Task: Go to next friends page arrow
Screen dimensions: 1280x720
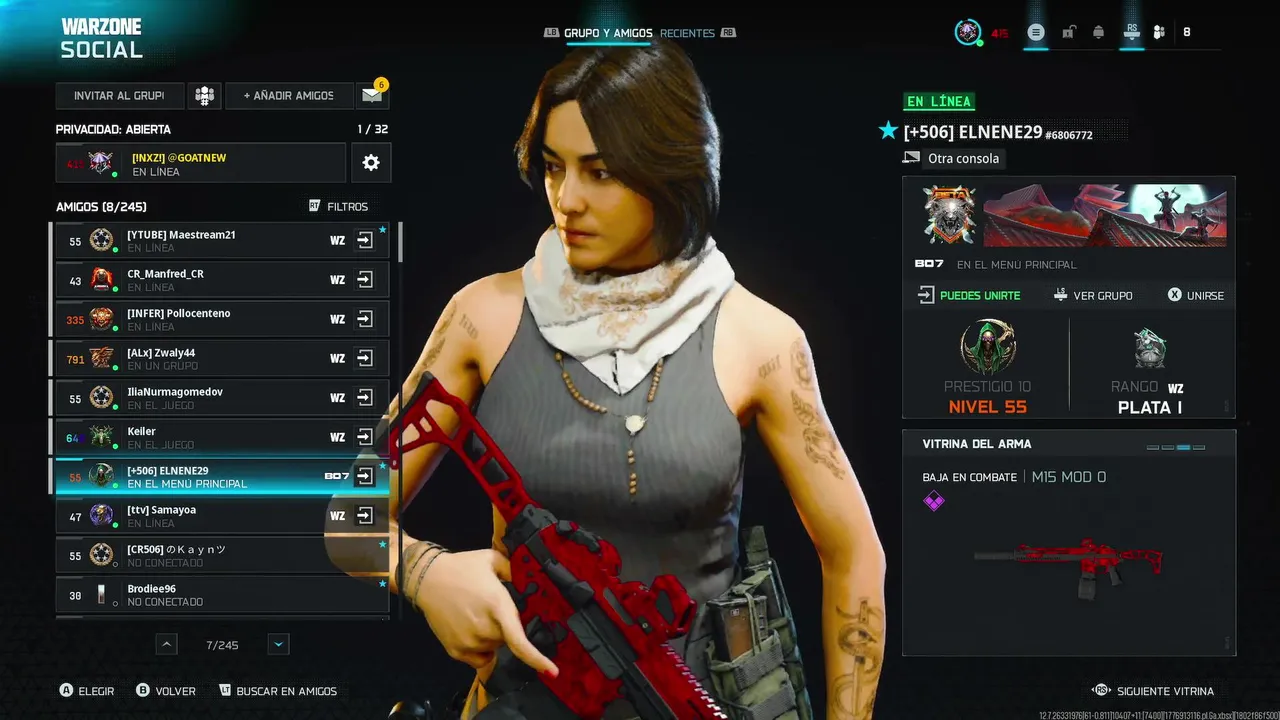Action: click(279, 645)
